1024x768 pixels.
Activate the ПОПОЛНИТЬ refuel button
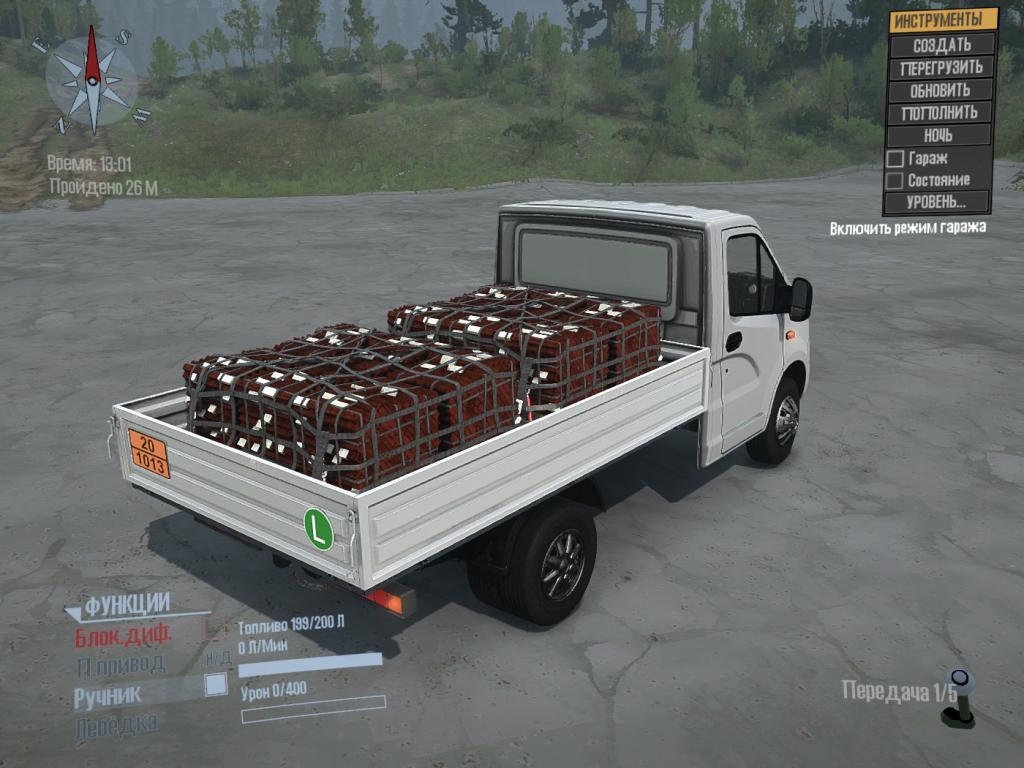[941, 112]
